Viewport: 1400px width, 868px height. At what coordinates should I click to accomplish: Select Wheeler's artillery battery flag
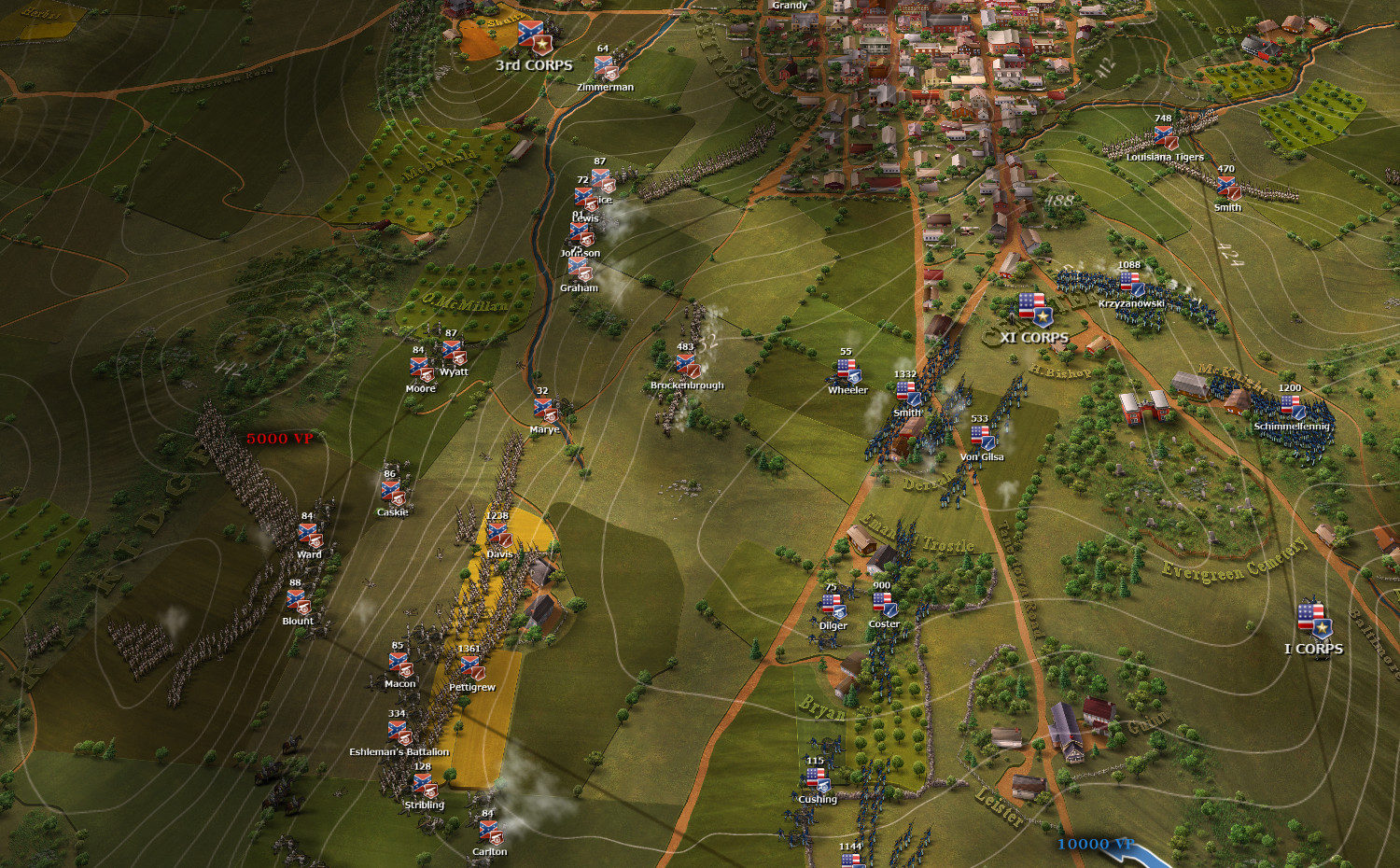(847, 371)
